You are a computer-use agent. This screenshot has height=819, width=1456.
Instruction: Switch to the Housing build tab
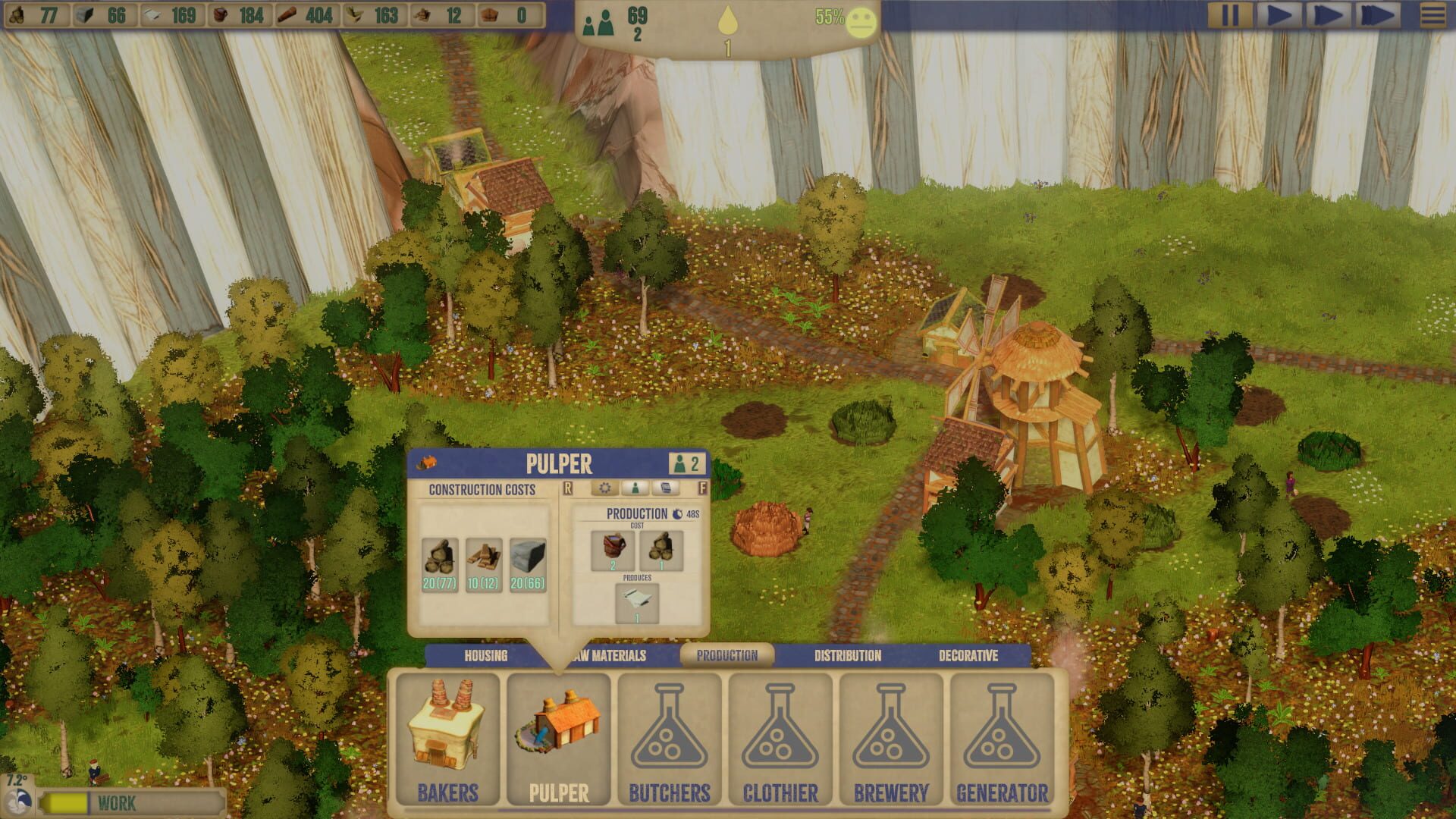coord(485,656)
